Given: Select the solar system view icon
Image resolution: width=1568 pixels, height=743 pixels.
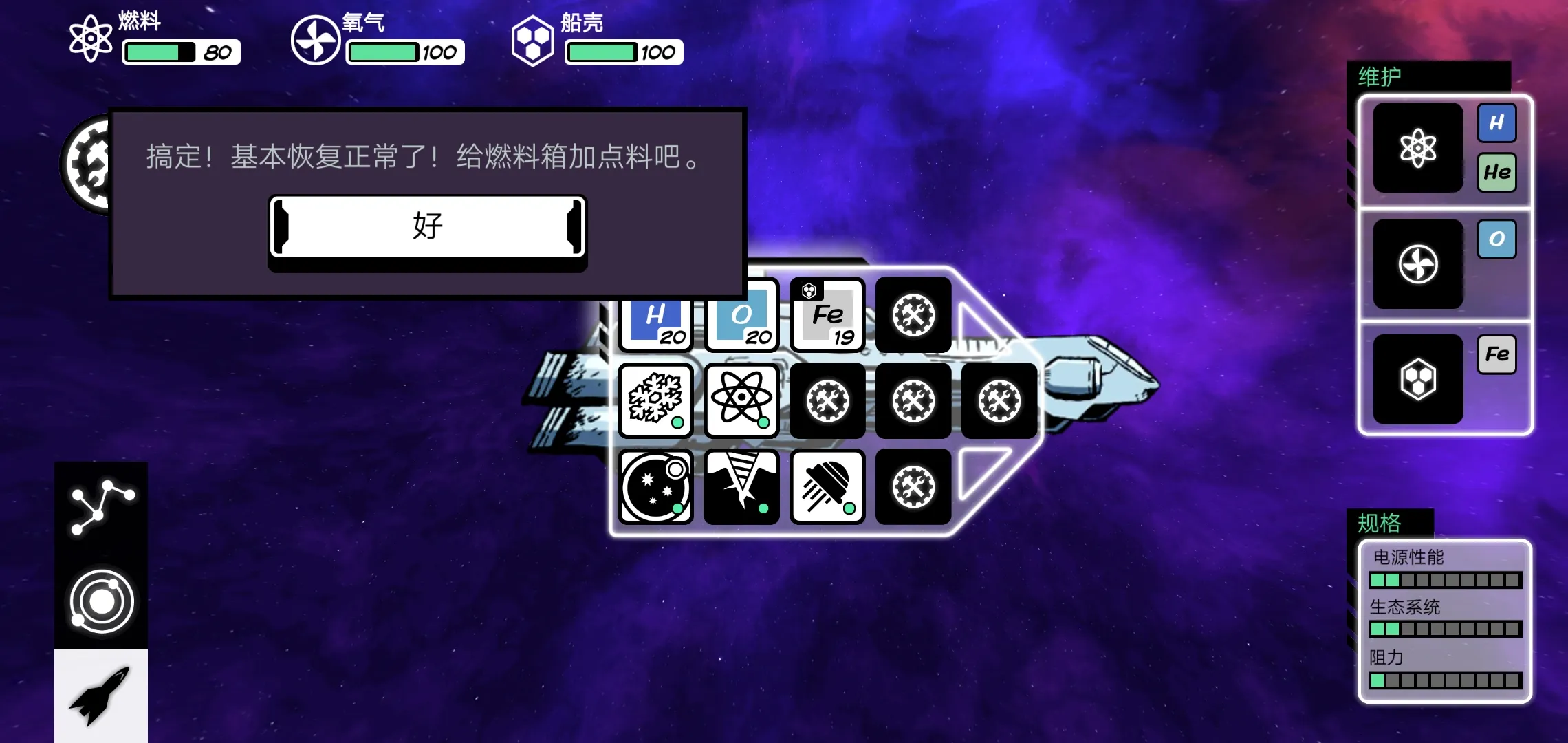Looking at the screenshot, I should 100,600.
